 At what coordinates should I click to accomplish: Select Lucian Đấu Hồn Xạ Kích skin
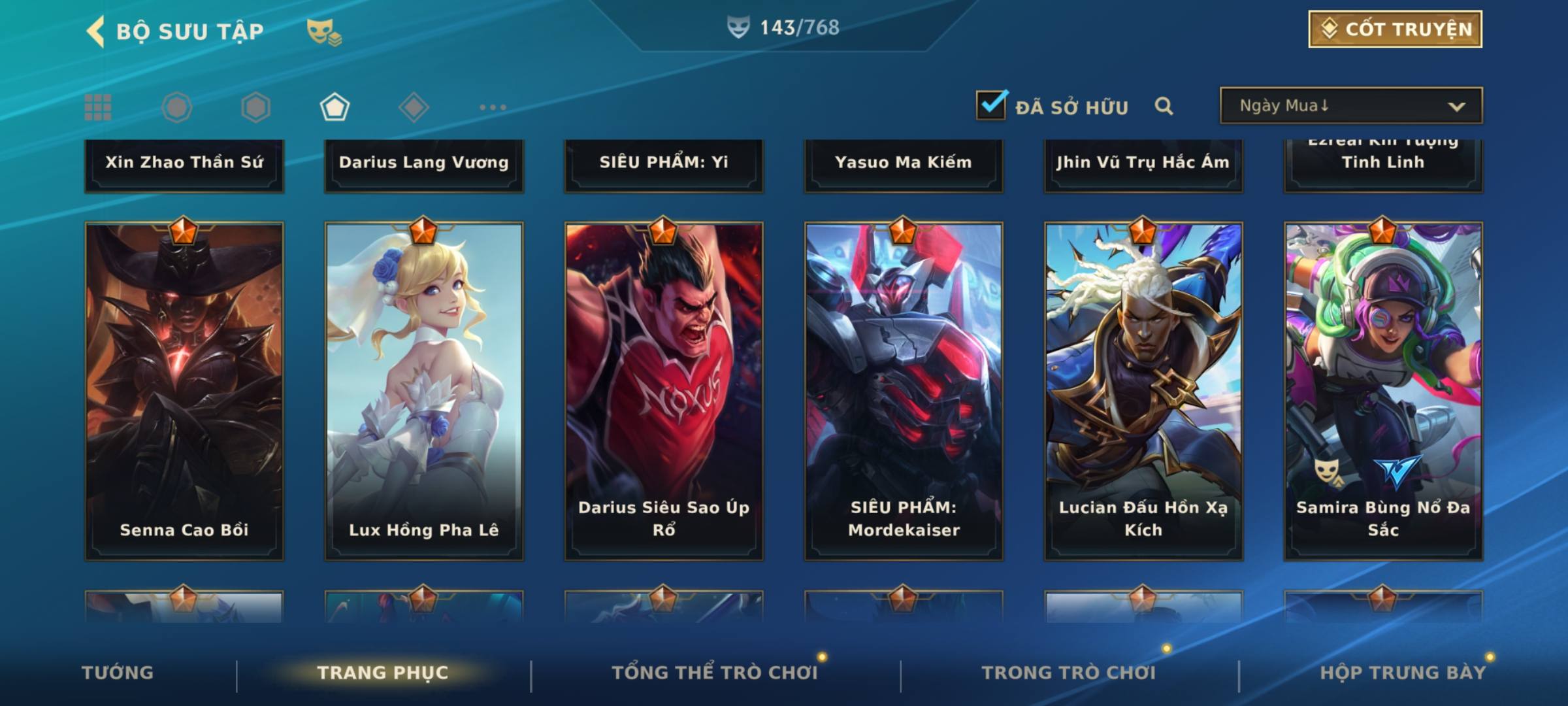(x=1143, y=391)
